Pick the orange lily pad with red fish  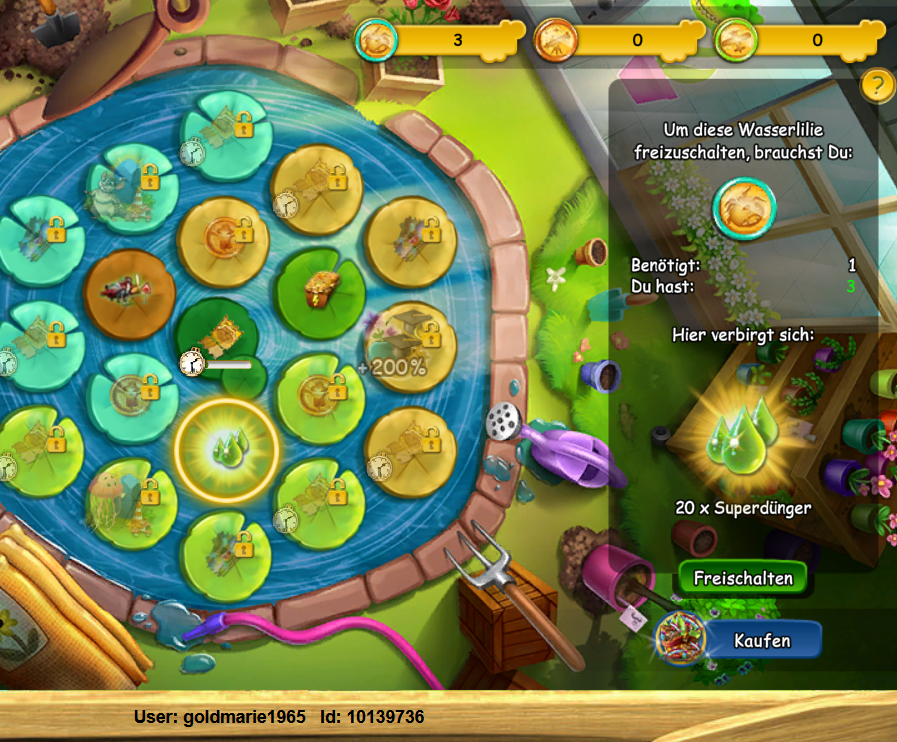click(x=130, y=292)
